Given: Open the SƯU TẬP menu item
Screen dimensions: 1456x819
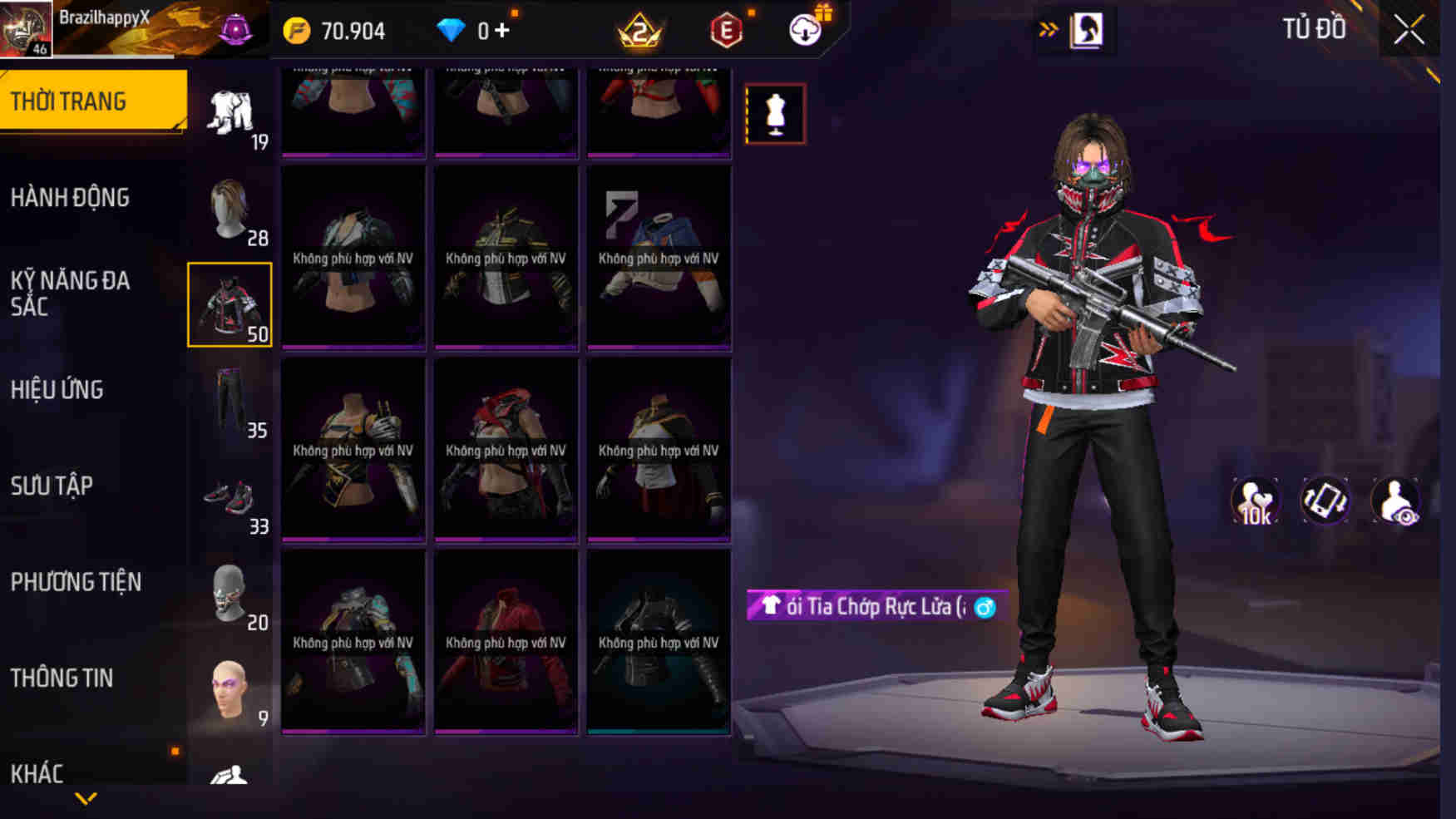Looking at the screenshot, I should 52,486.
